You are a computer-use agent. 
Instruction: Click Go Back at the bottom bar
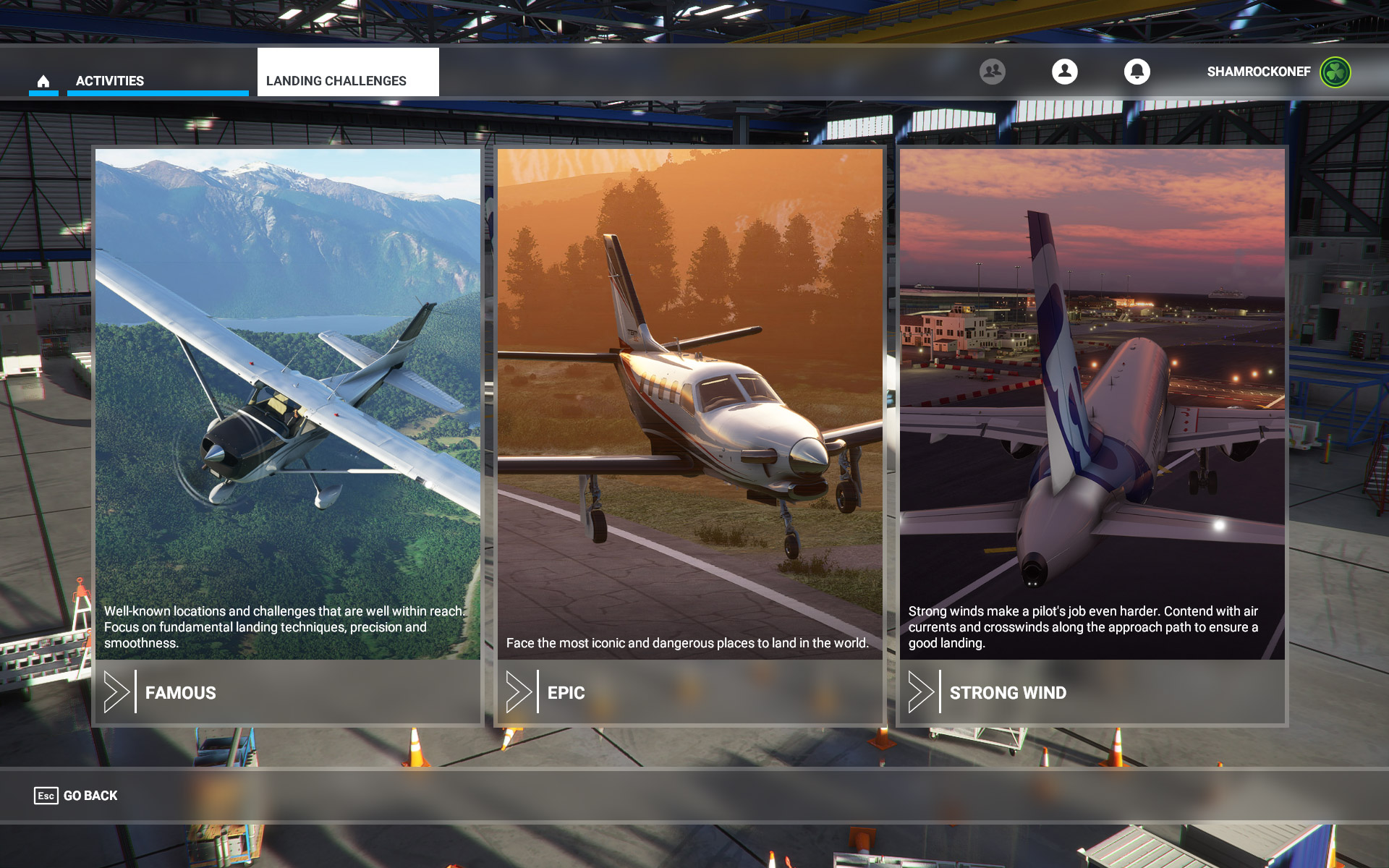[77, 796]
